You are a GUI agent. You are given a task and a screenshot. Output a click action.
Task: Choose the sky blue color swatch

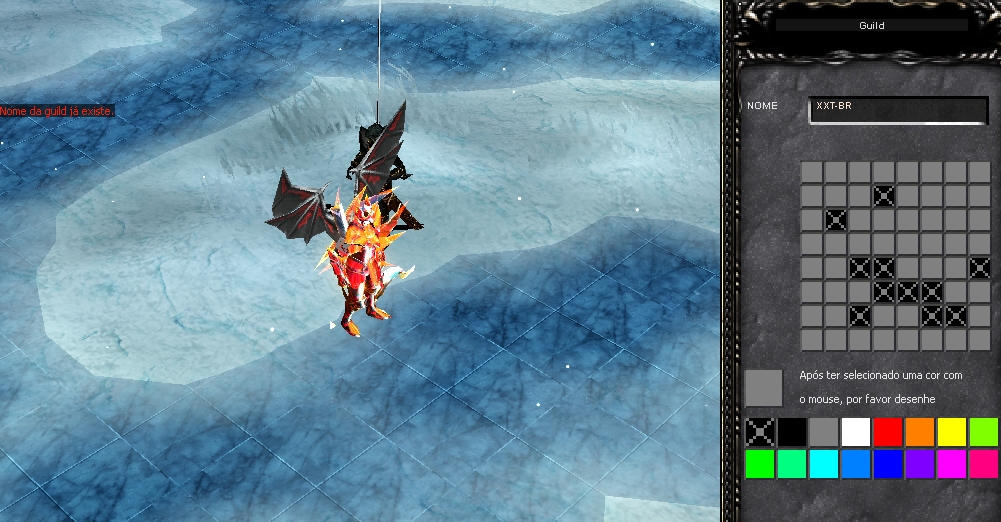point(856,464)
